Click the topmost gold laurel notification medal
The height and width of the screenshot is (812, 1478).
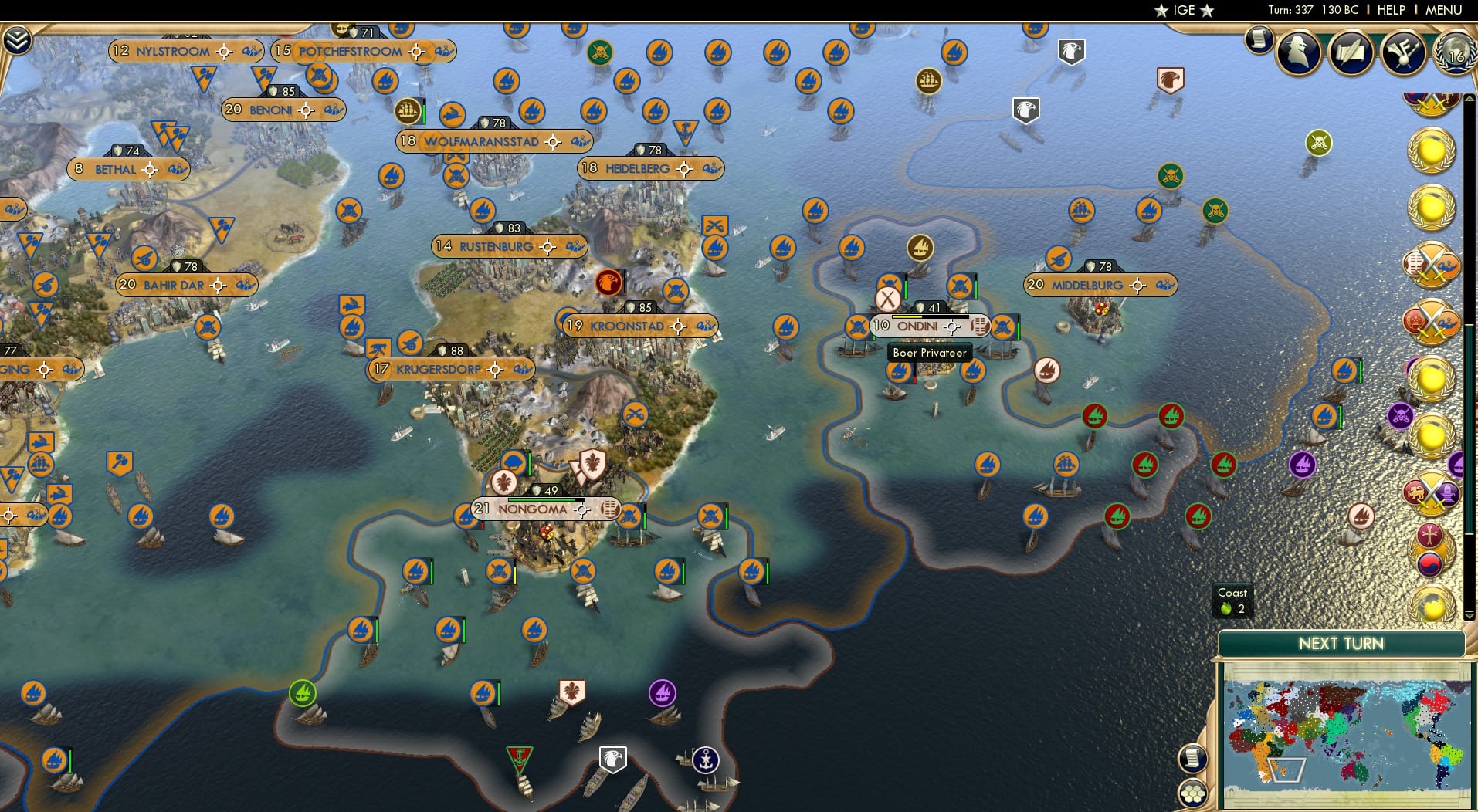[x=1432, y=151]
